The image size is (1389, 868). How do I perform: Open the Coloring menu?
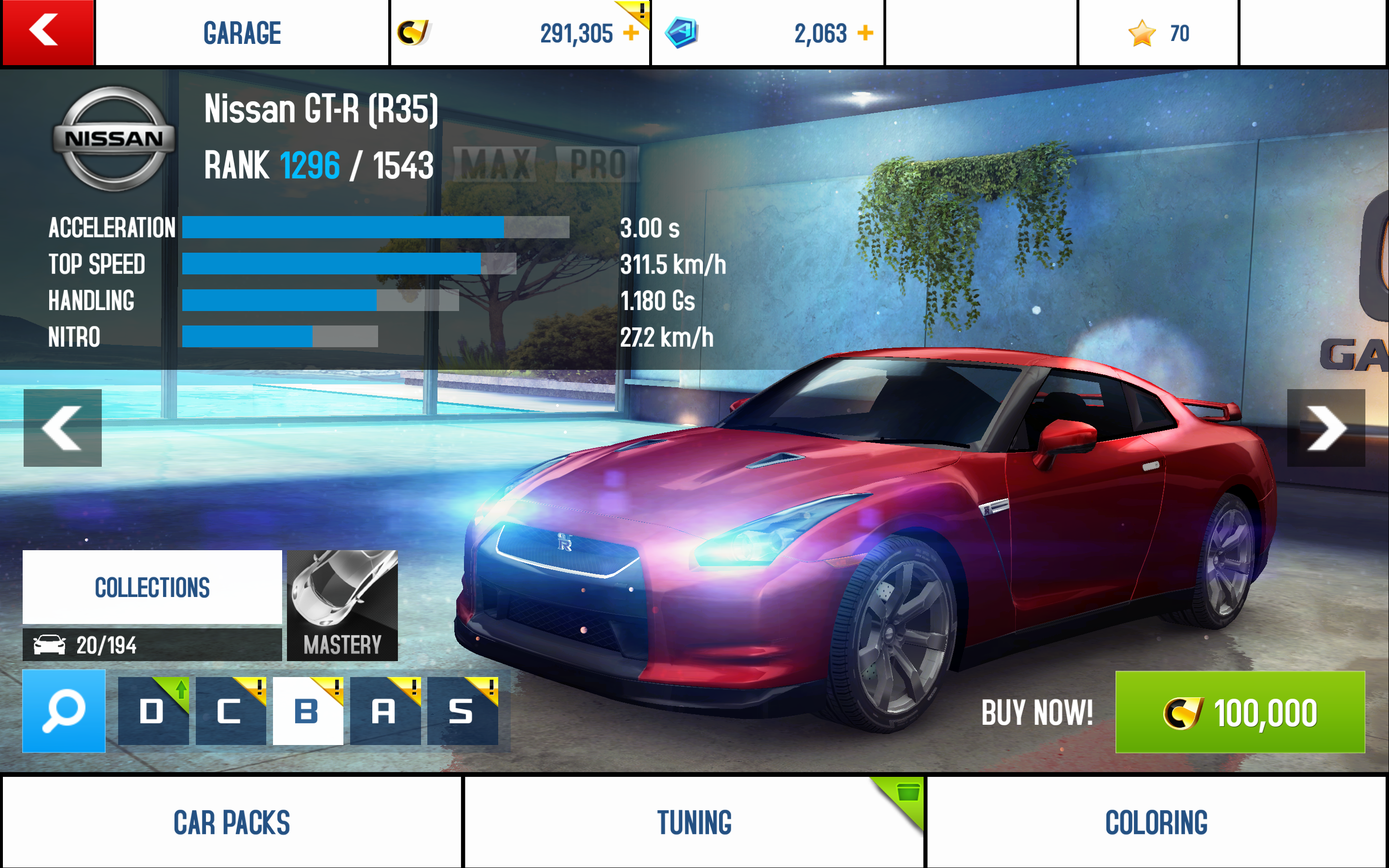pyautogui.click(x=1156, y=822)
